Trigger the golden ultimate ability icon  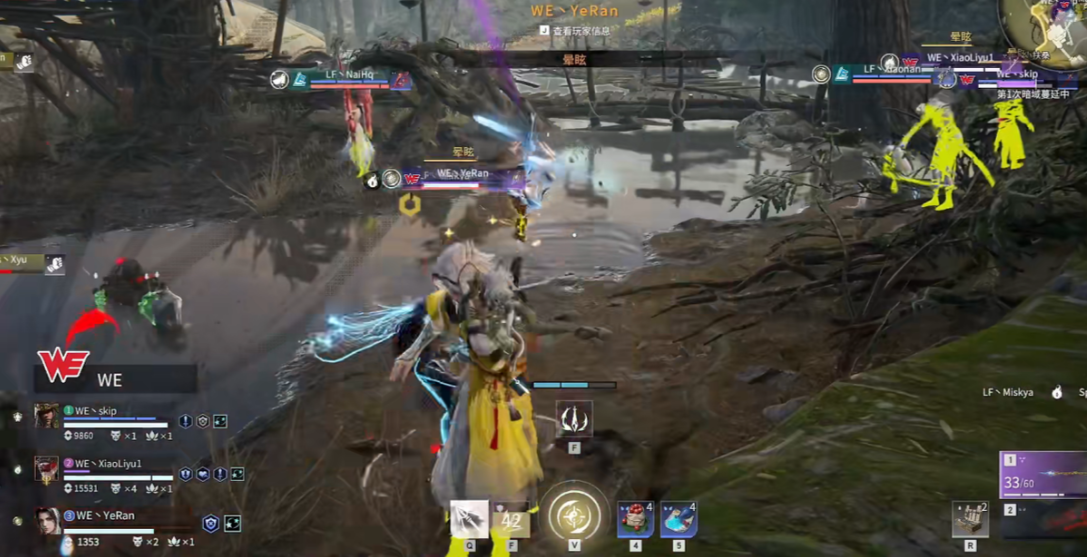coord(575,516)
